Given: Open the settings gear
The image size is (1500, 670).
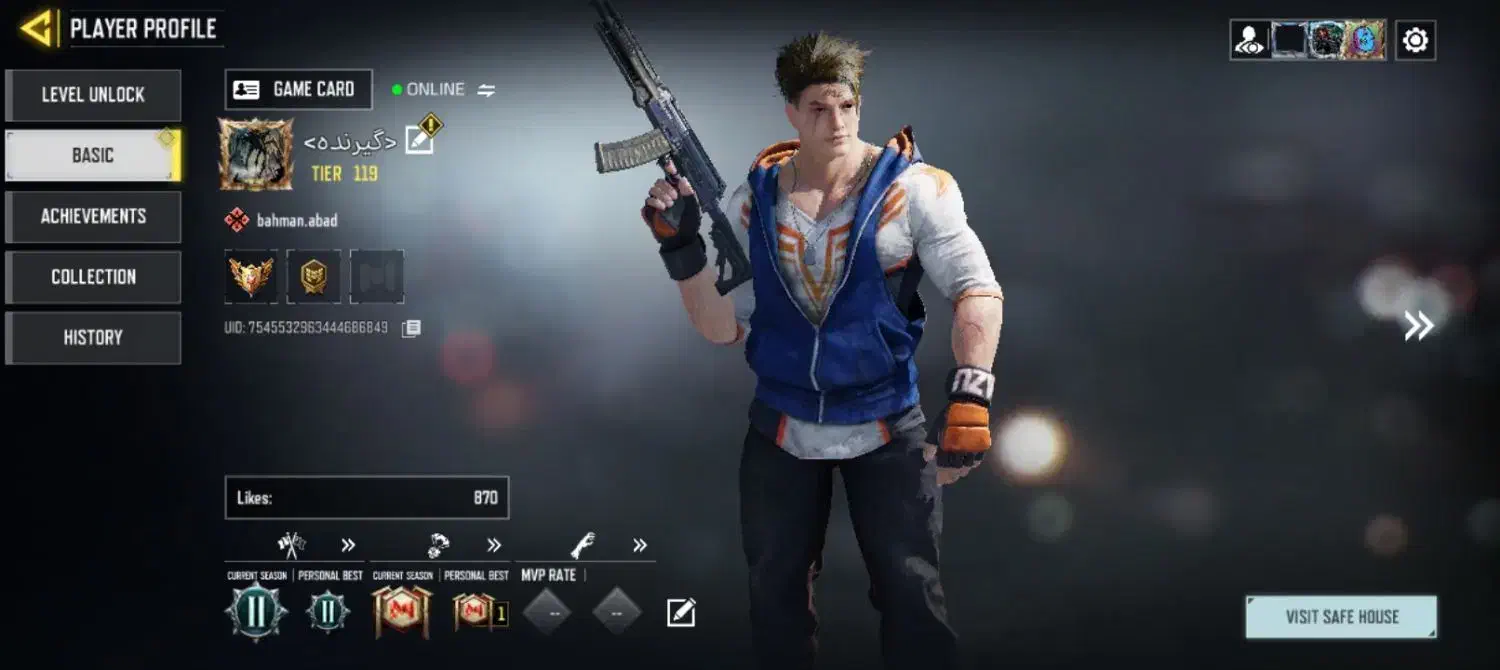Looking at the screenshot, I should [x=1415, y=40].
